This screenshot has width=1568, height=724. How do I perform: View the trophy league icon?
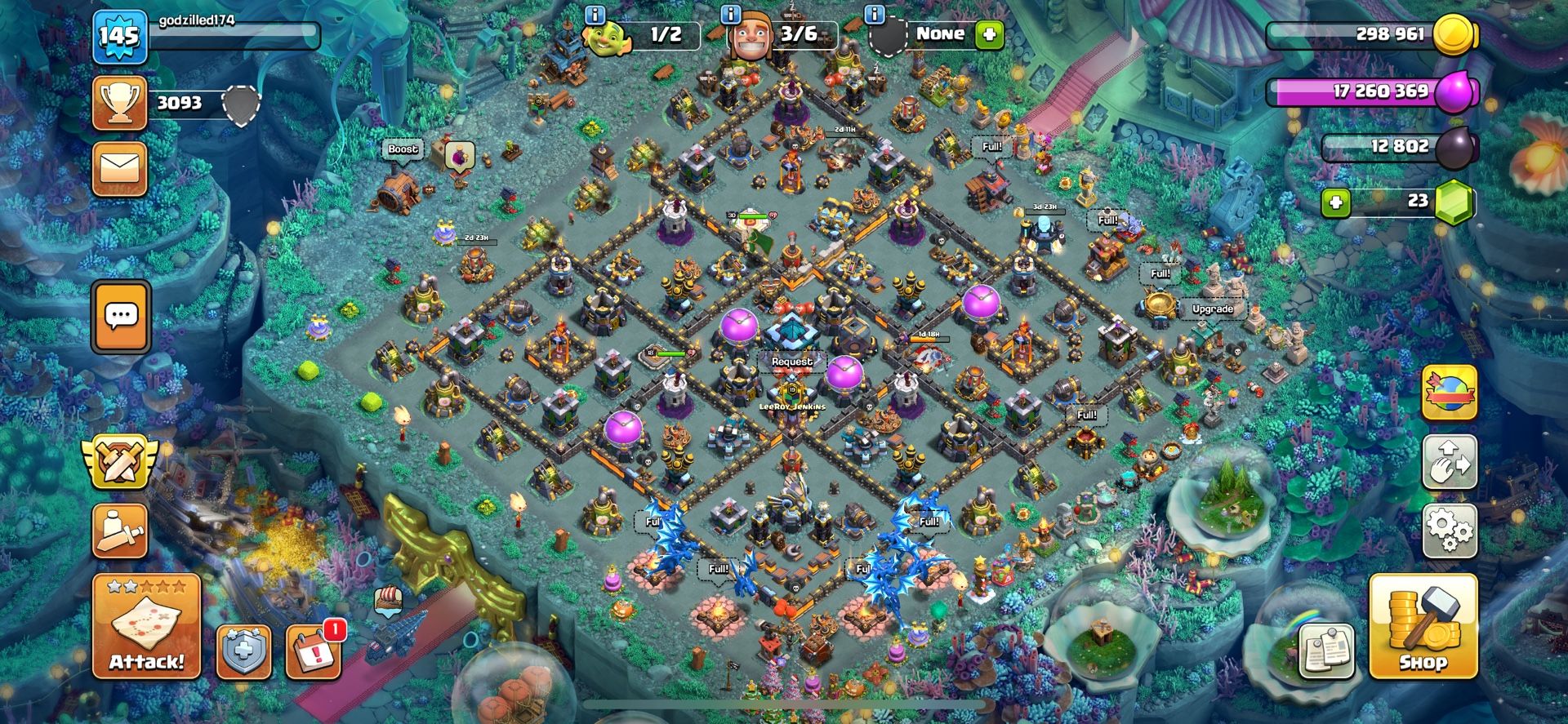pos(120,103)
